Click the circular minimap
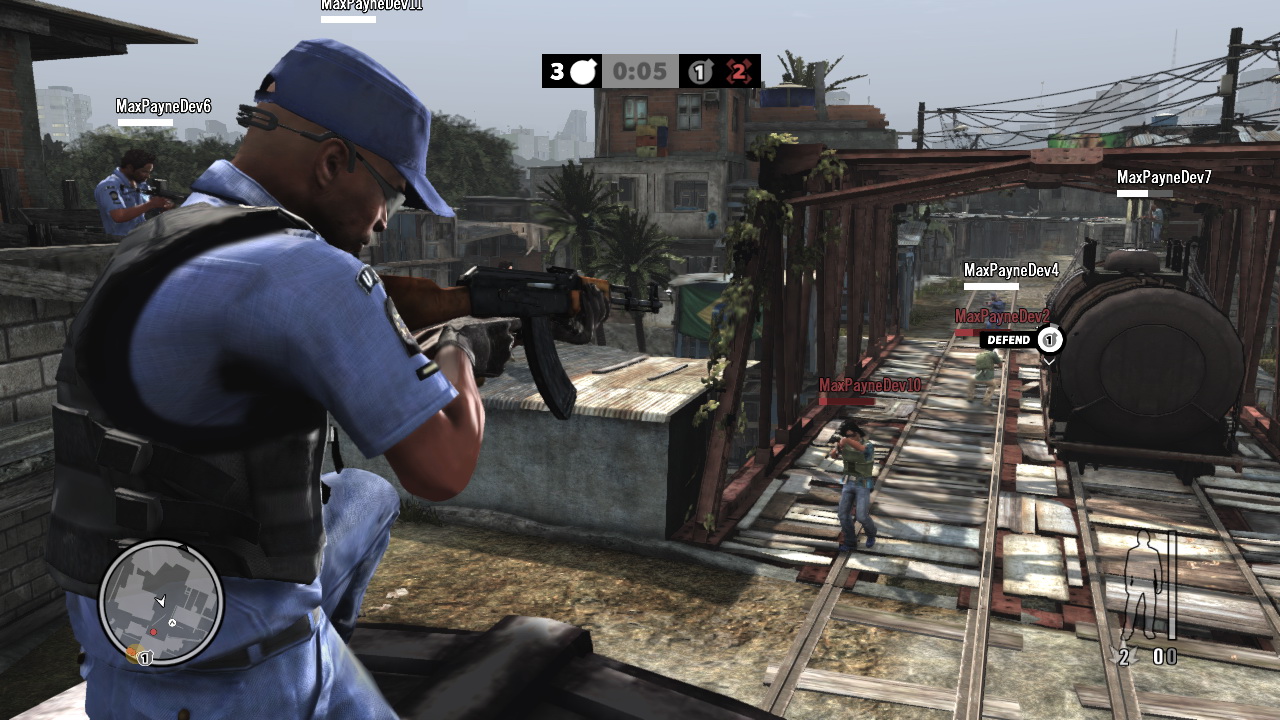The image size is (1280, 720). click(x=160, y=602)
